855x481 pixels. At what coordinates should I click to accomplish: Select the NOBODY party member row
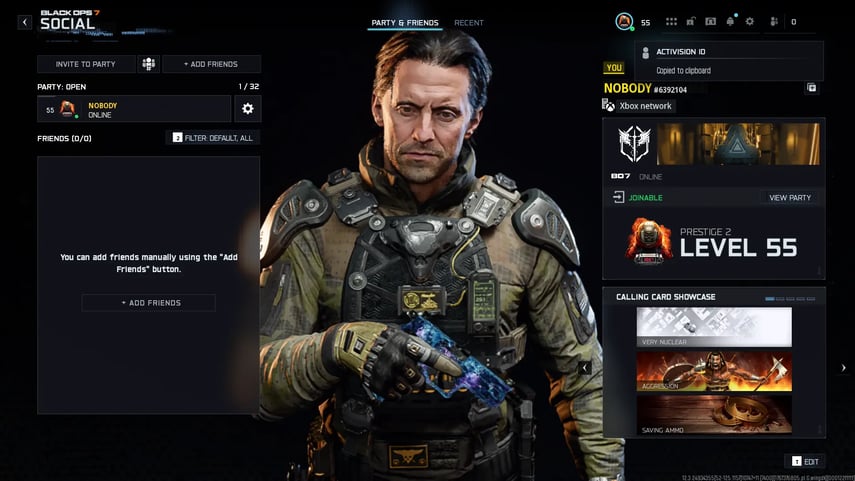click(x=134, y=109)
